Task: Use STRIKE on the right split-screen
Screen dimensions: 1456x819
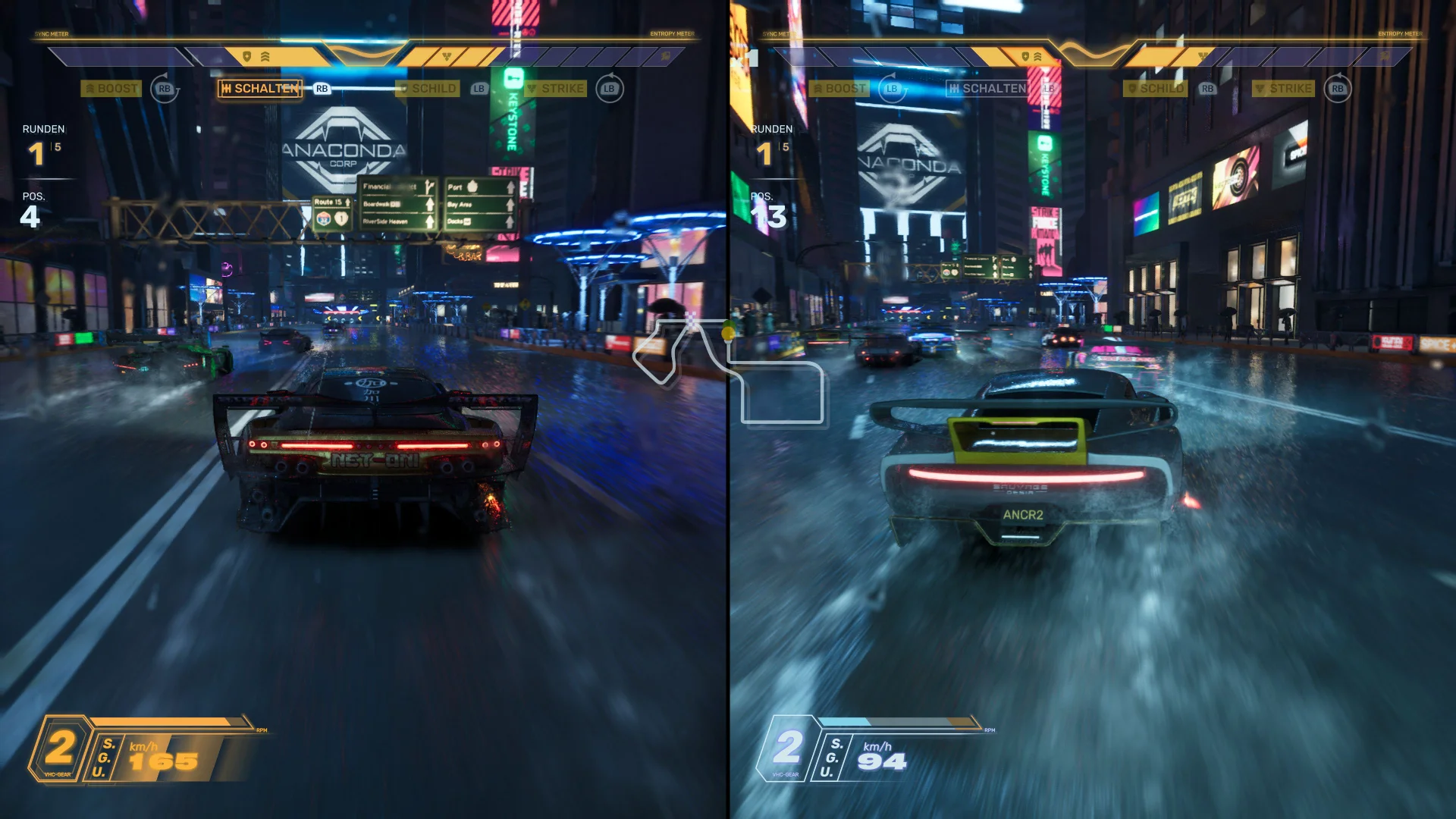Action: click(x=1283, y=89)
